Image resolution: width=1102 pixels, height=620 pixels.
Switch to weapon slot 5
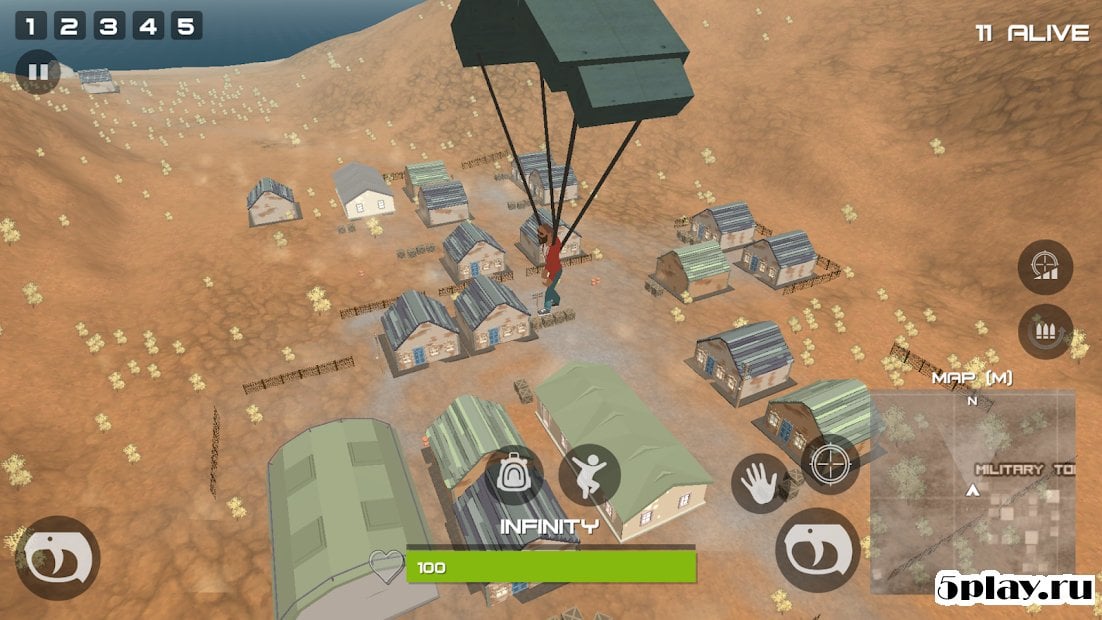point(186,26)
